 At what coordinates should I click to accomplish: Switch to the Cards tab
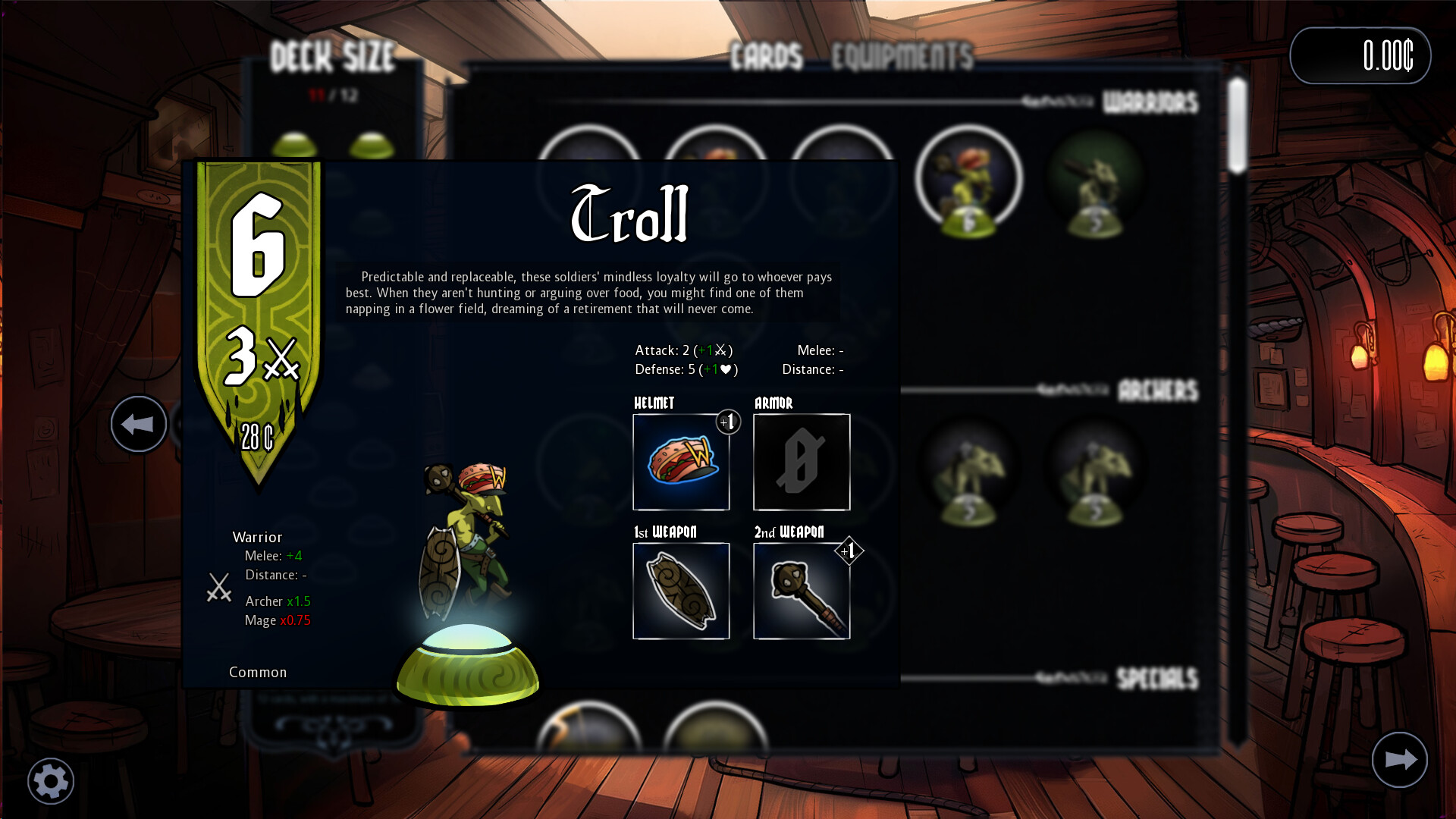click(766, 54)
